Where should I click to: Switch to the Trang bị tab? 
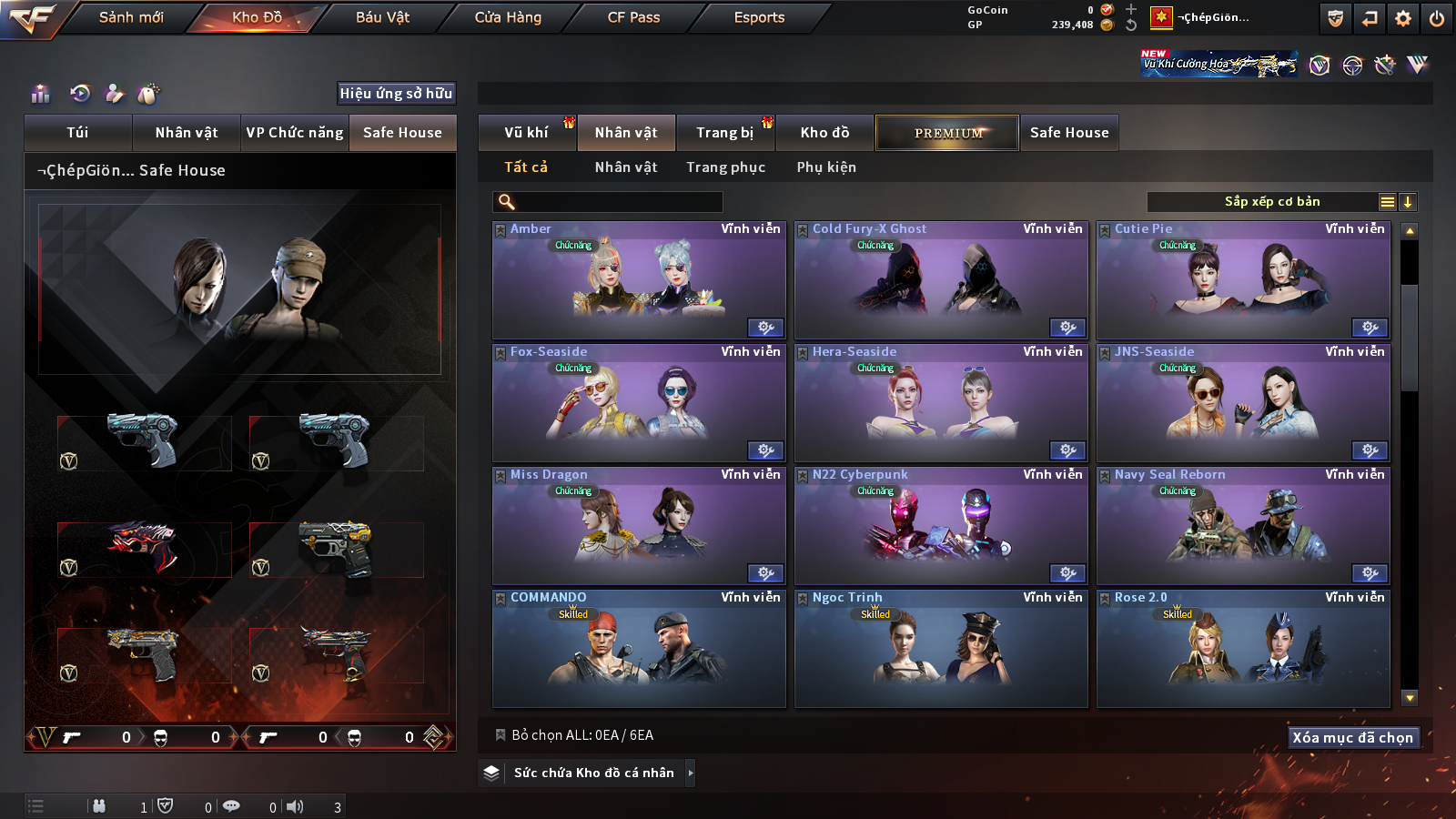point(724,133)
